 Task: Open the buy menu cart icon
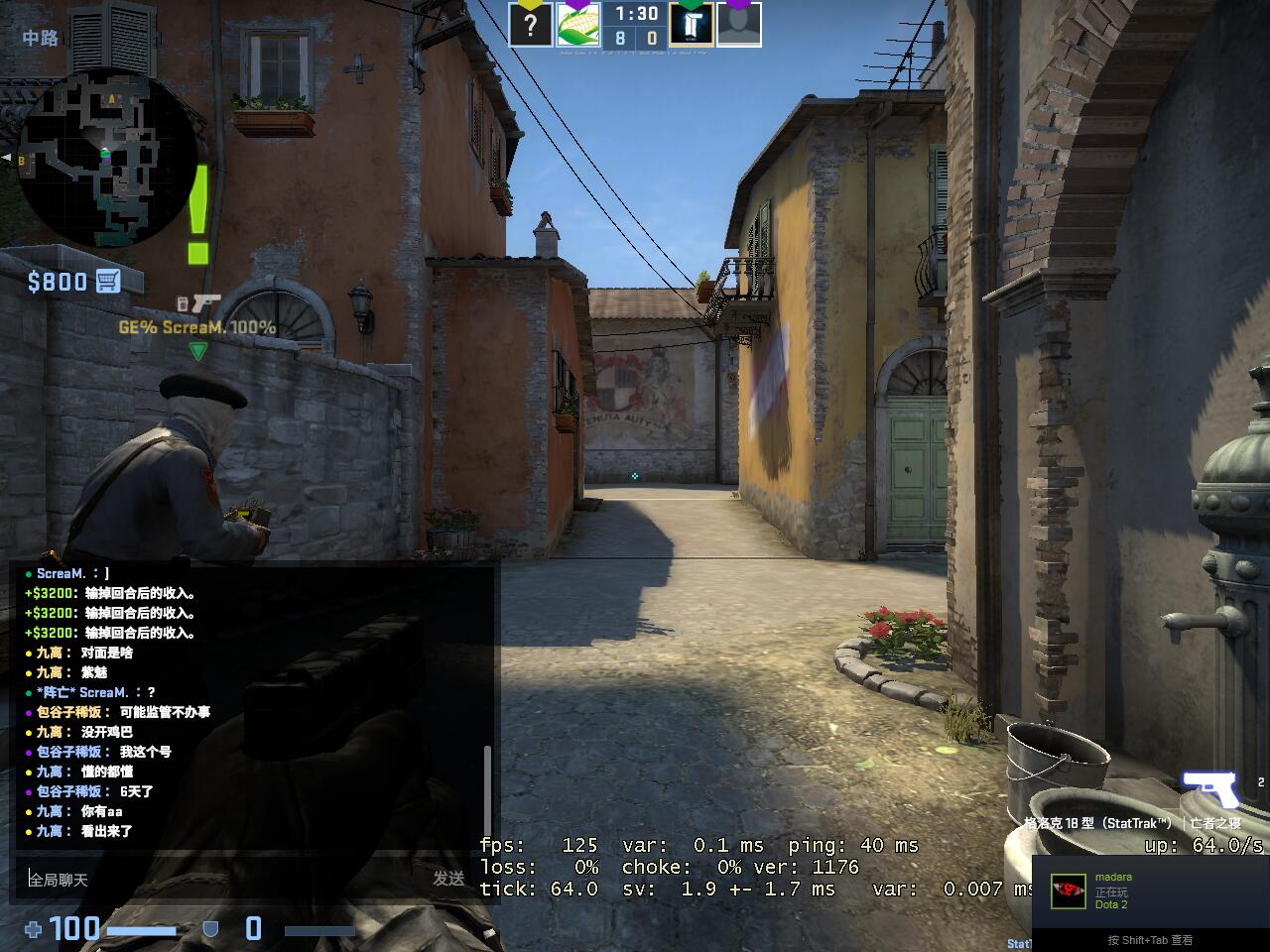pyautogui.click(x=108, y=282)
